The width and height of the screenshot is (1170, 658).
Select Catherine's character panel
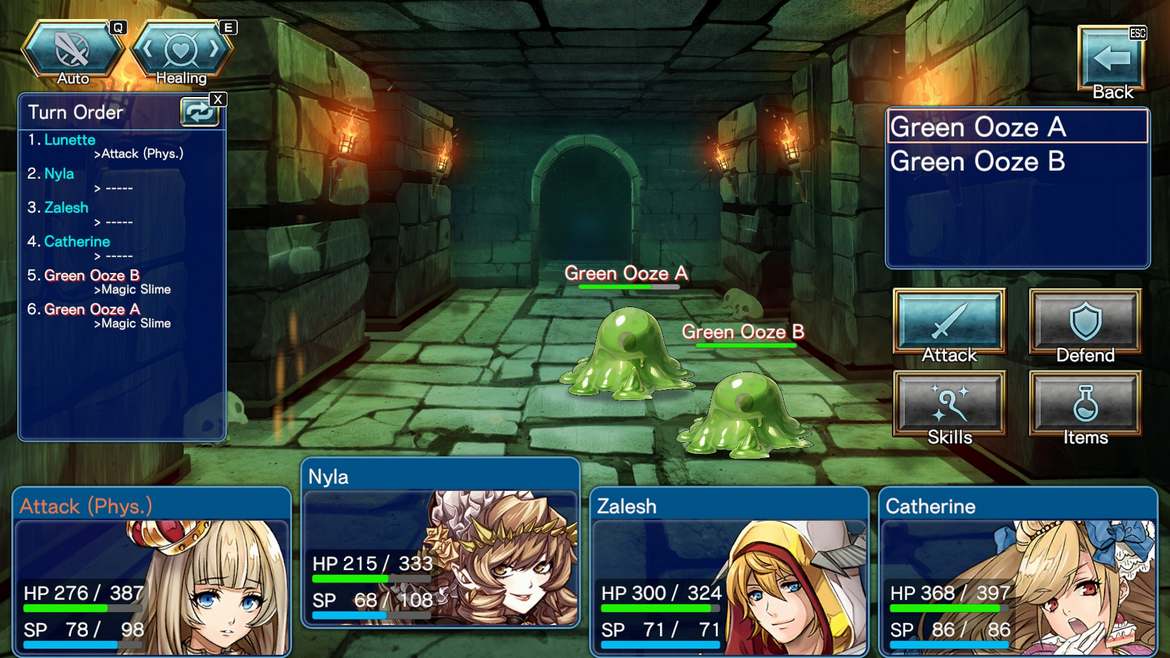click(1018, 572)
